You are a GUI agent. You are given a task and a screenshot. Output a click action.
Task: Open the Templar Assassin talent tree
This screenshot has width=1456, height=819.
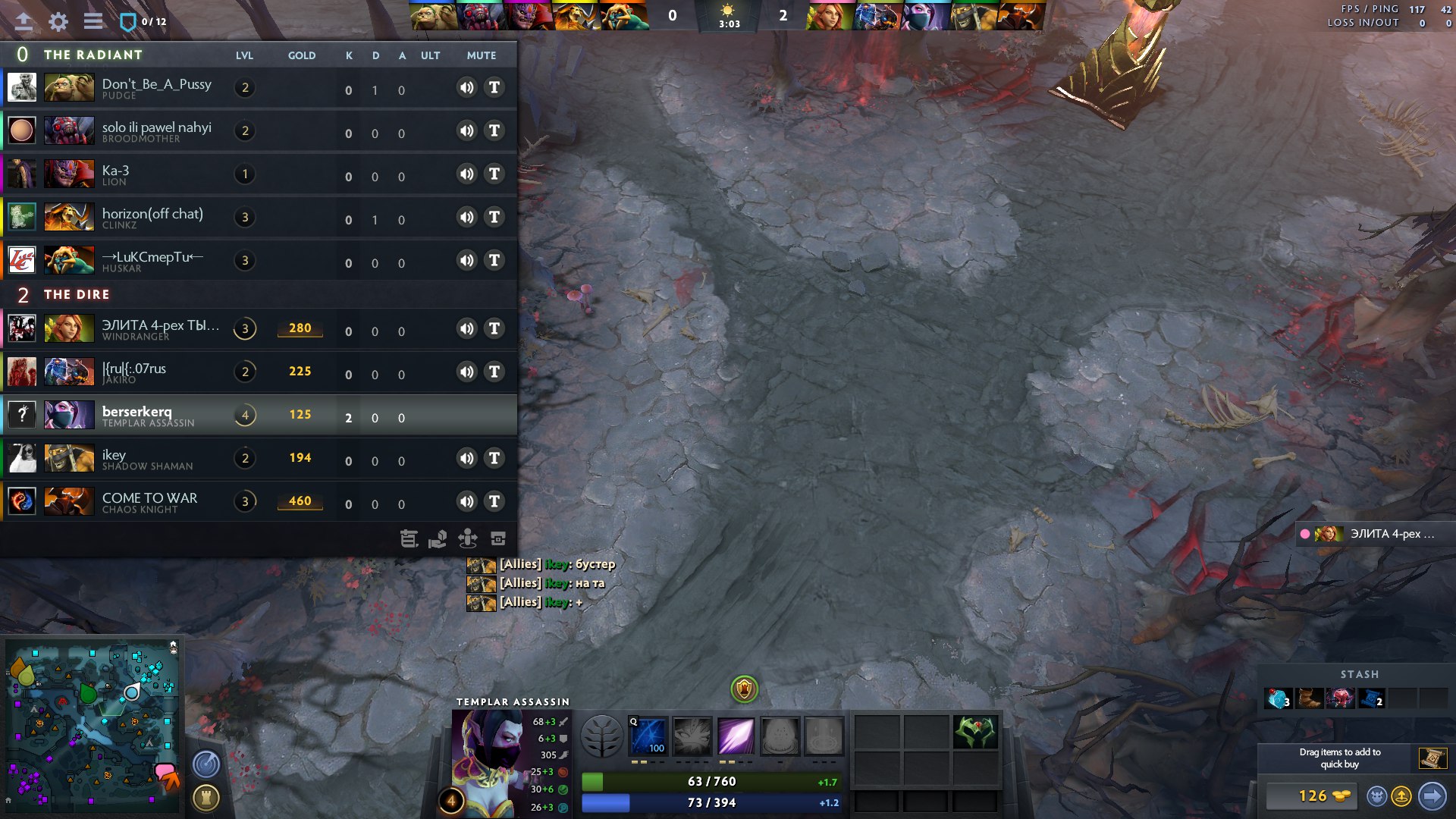[601, 736]
